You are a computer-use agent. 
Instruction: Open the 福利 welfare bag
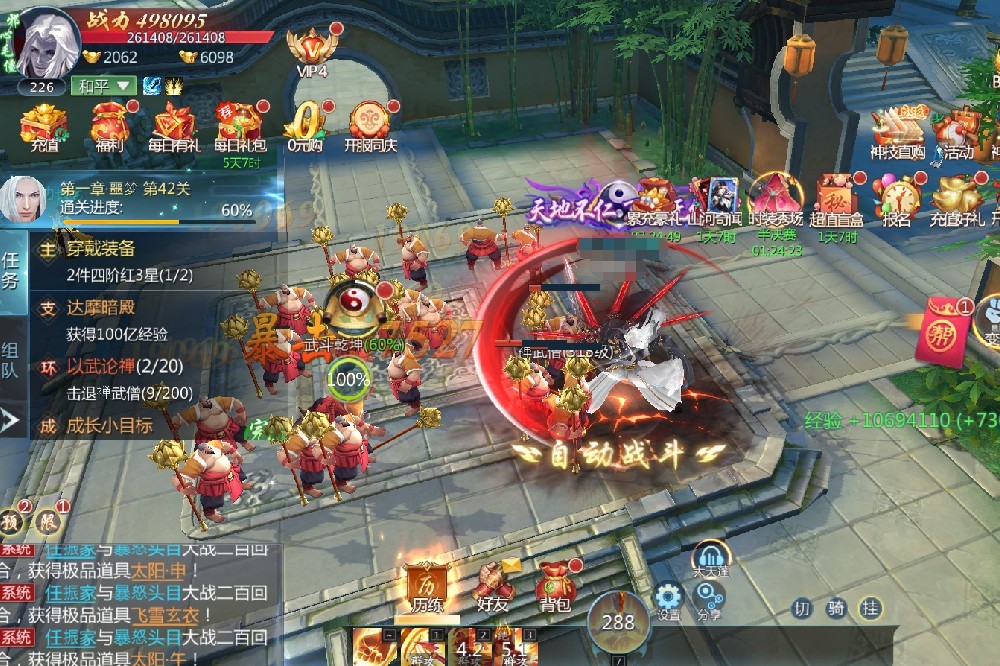109,126
